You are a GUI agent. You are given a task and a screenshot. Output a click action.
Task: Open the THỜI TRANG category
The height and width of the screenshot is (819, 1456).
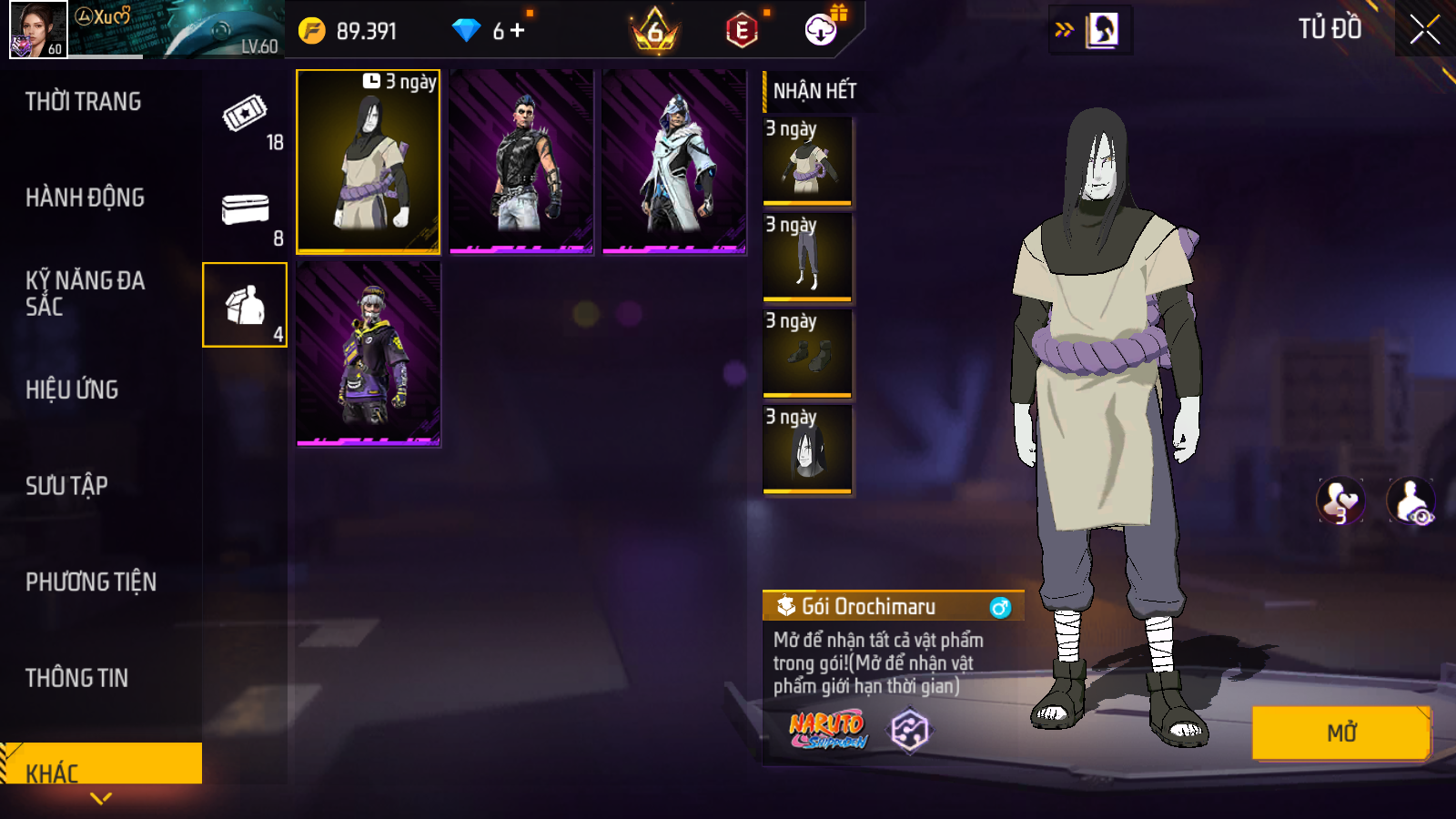[84, 101]
